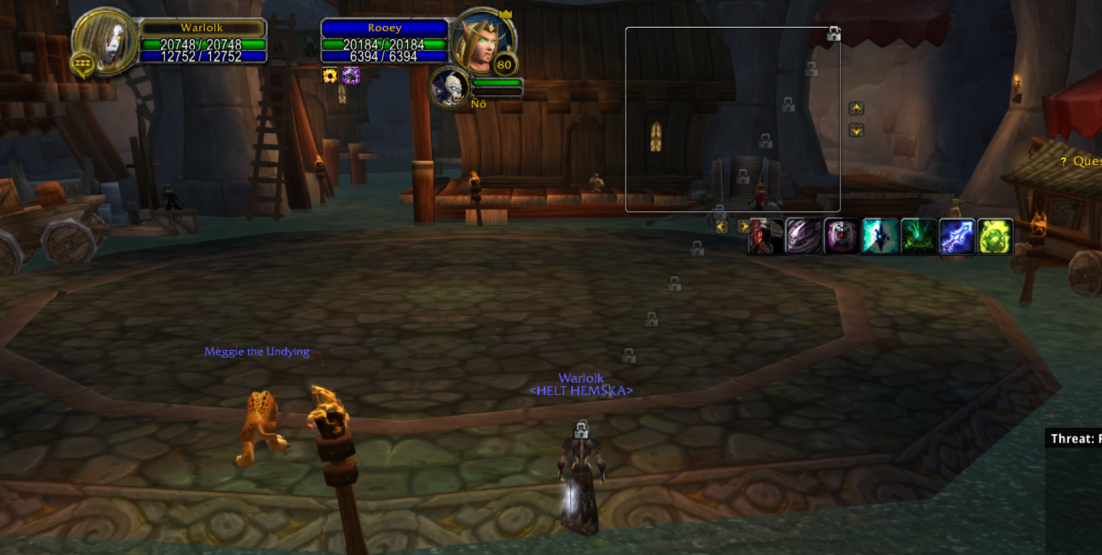
Task: Open the quest tracker header
Action: click(x=1081, y=161)
